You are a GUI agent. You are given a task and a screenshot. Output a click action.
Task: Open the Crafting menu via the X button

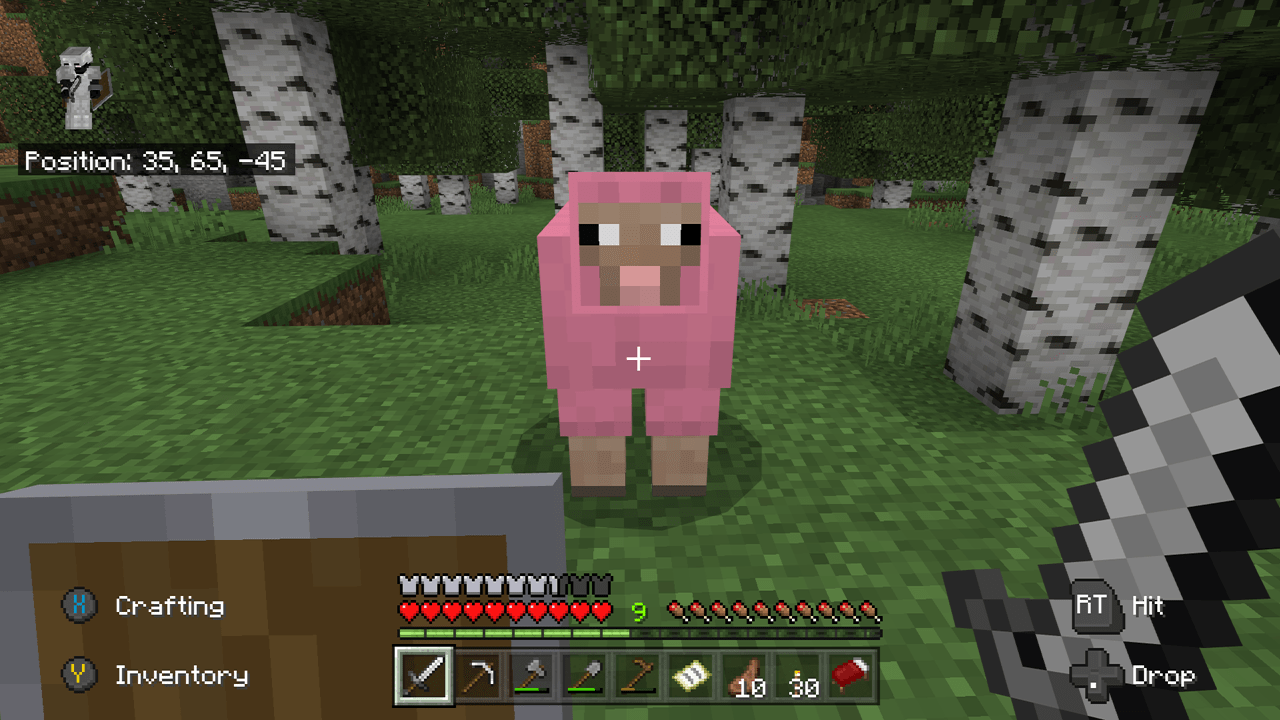pos(78,606)
